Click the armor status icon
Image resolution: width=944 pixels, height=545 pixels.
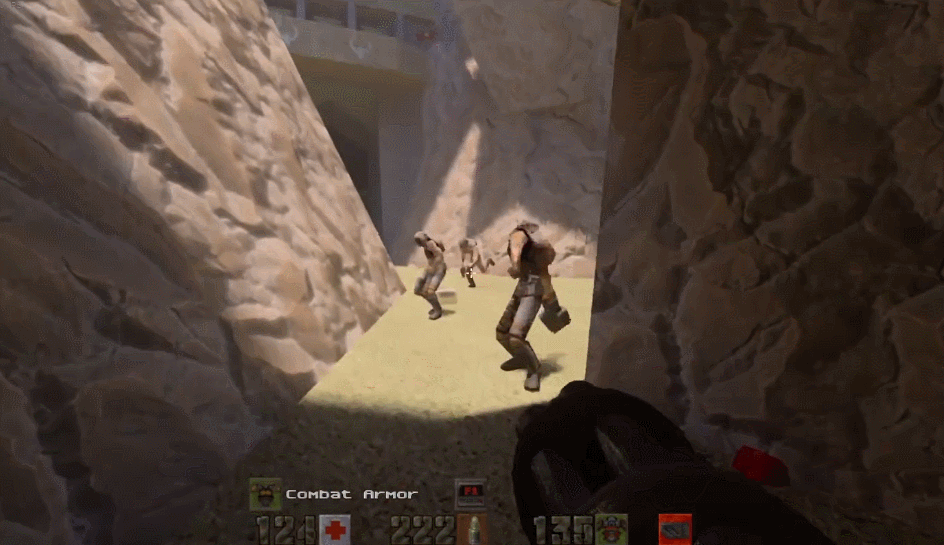coord(611,529)
